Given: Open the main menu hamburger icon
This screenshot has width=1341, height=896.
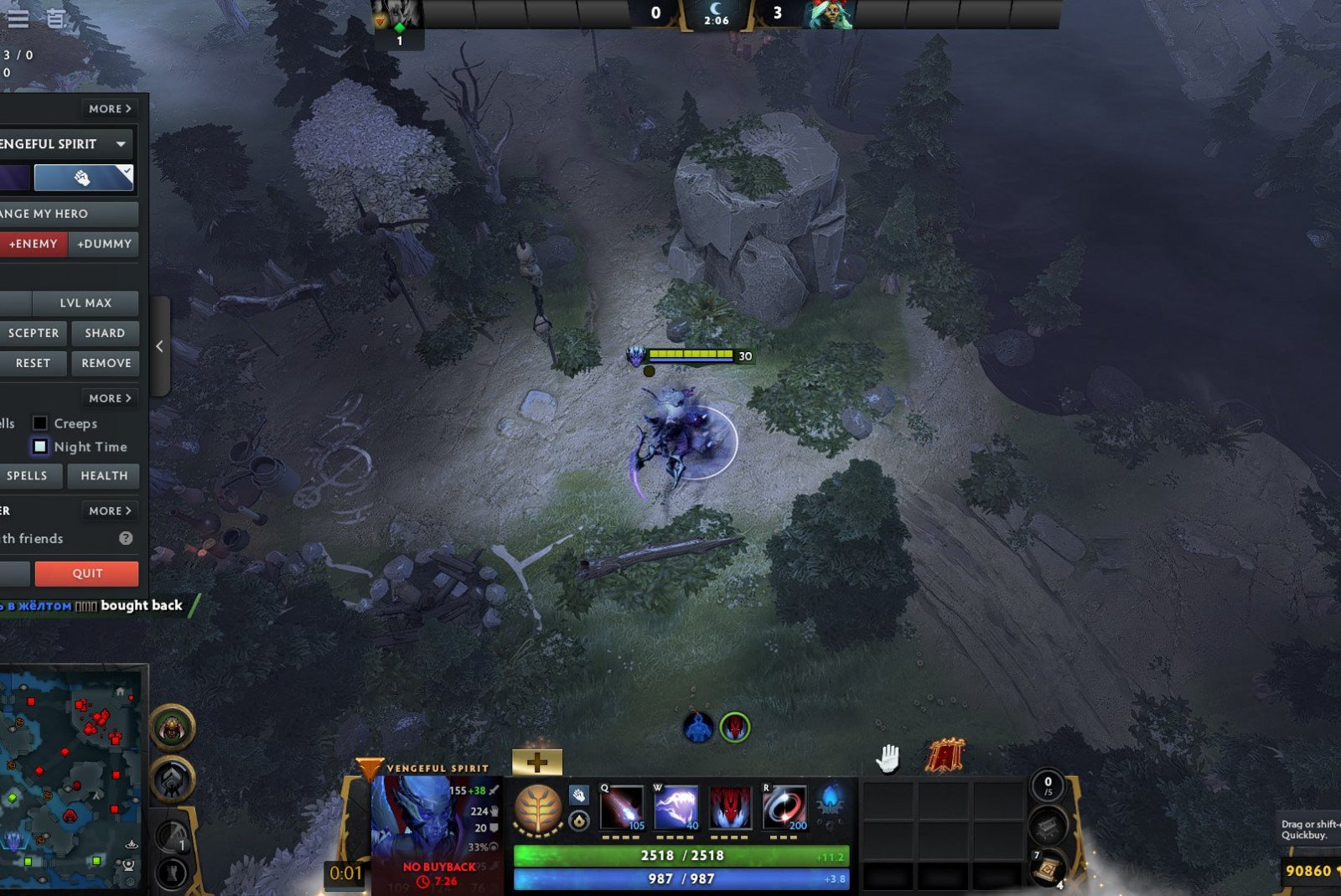Looking at the screenshot, I should coord(18,18).
